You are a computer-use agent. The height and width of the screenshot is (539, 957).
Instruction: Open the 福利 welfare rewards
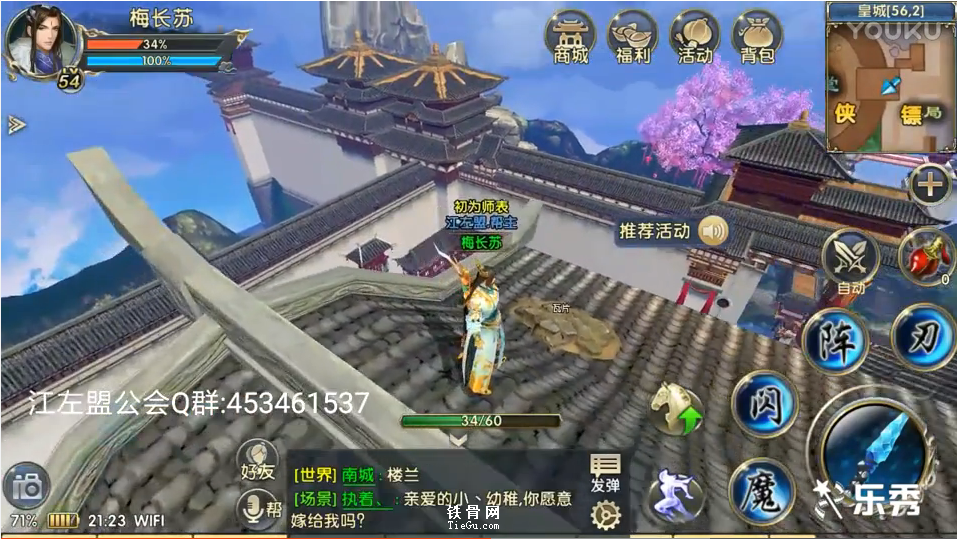(x=632, y=37)
